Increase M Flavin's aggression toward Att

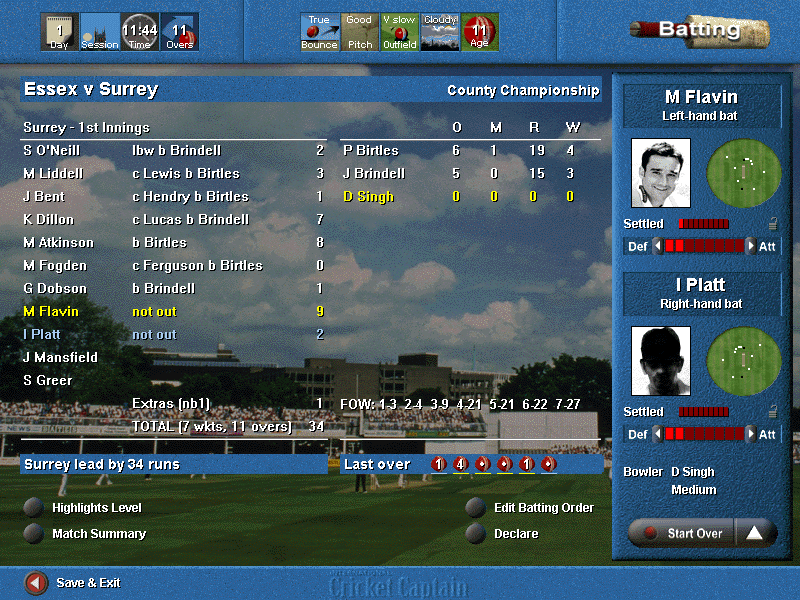(x=751, y=246)
